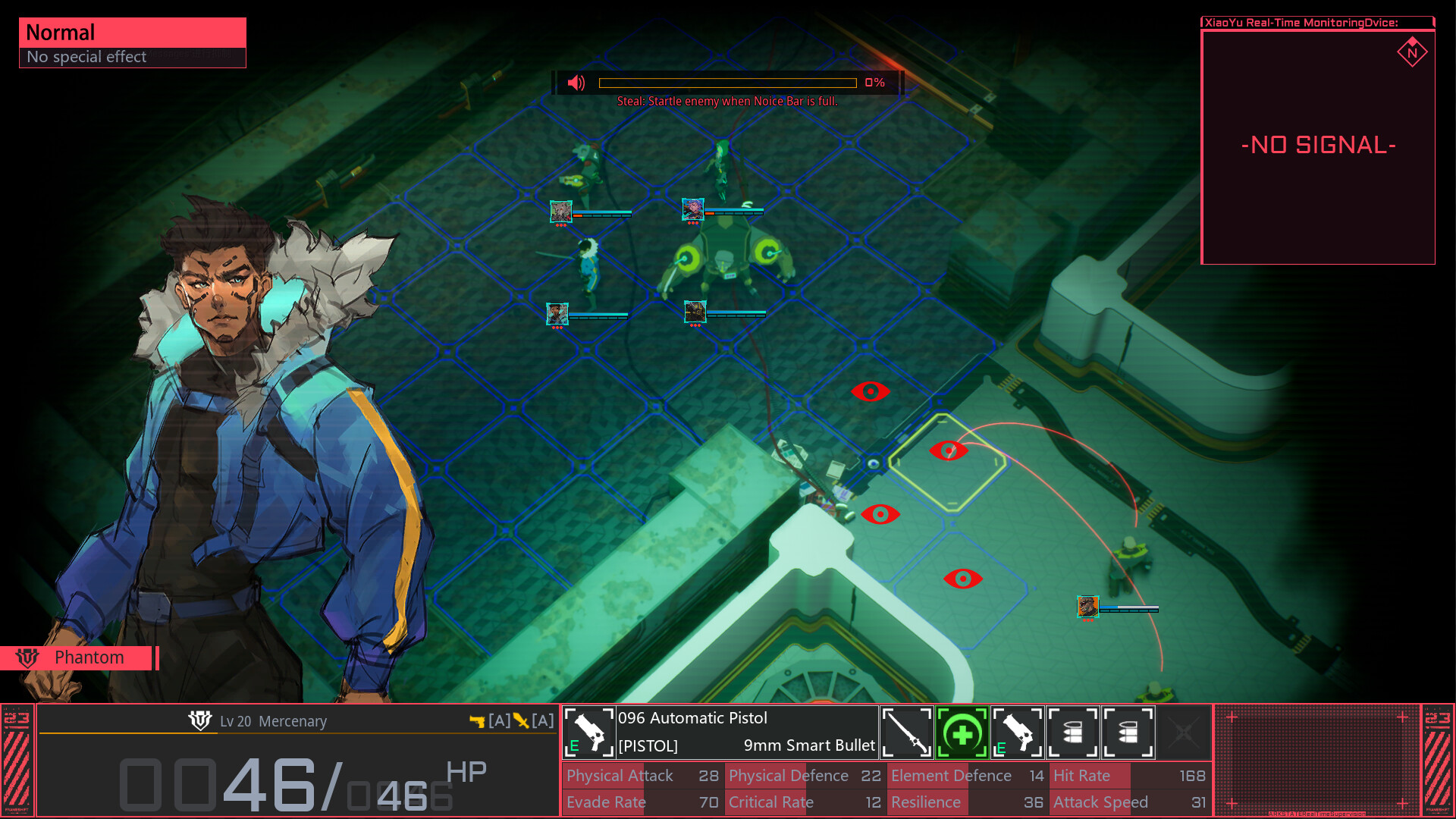The image size is (1456, 819).
Task: Select the green medkit healing item icon
Action: point(962,732)
